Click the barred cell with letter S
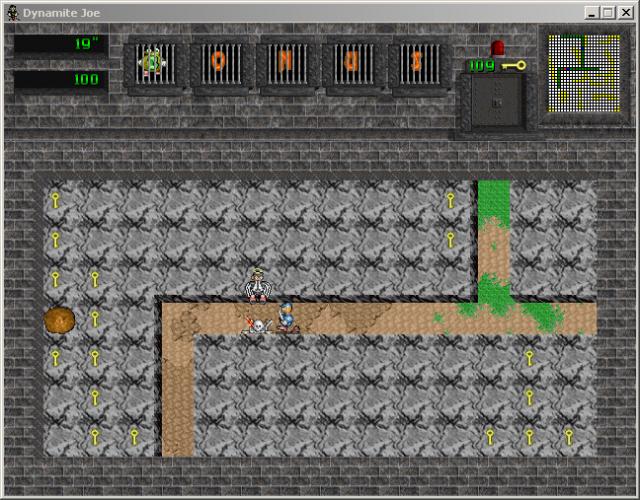This screenshot has width=640, height=500. tap(418, 64)
